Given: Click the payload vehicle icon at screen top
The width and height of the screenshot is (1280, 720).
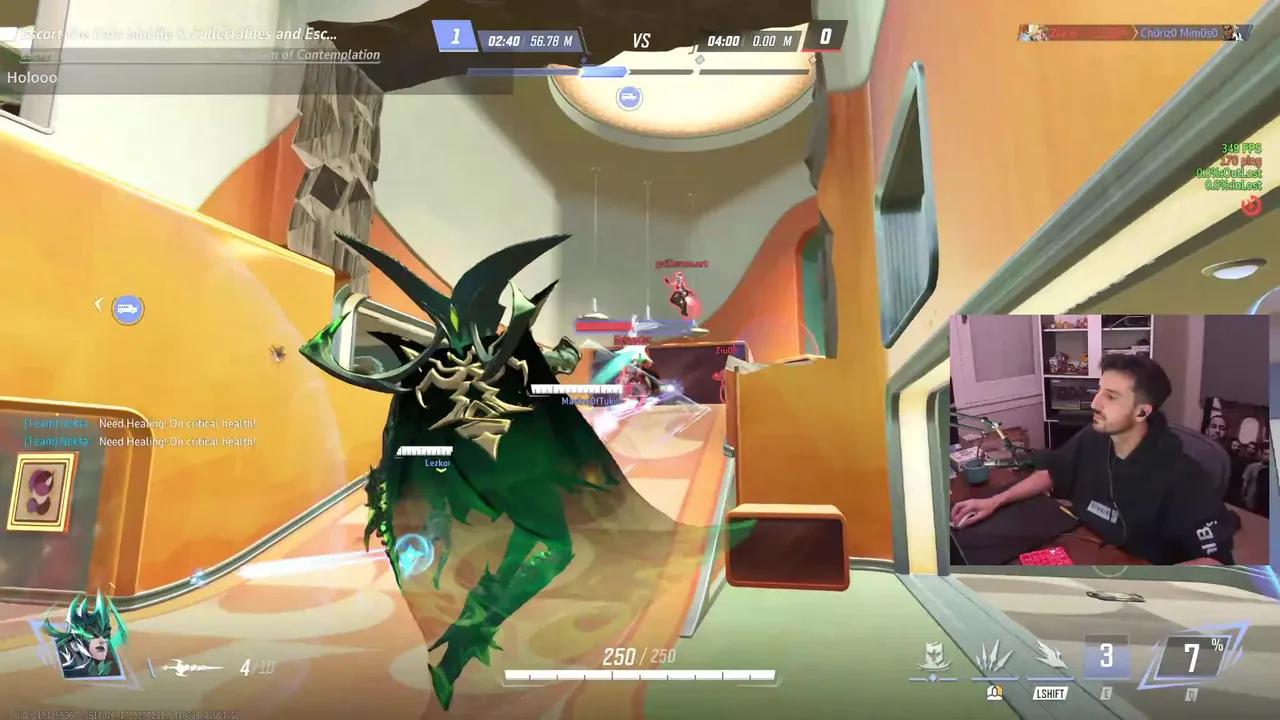Looking at the screenshot, I should 630,97.
